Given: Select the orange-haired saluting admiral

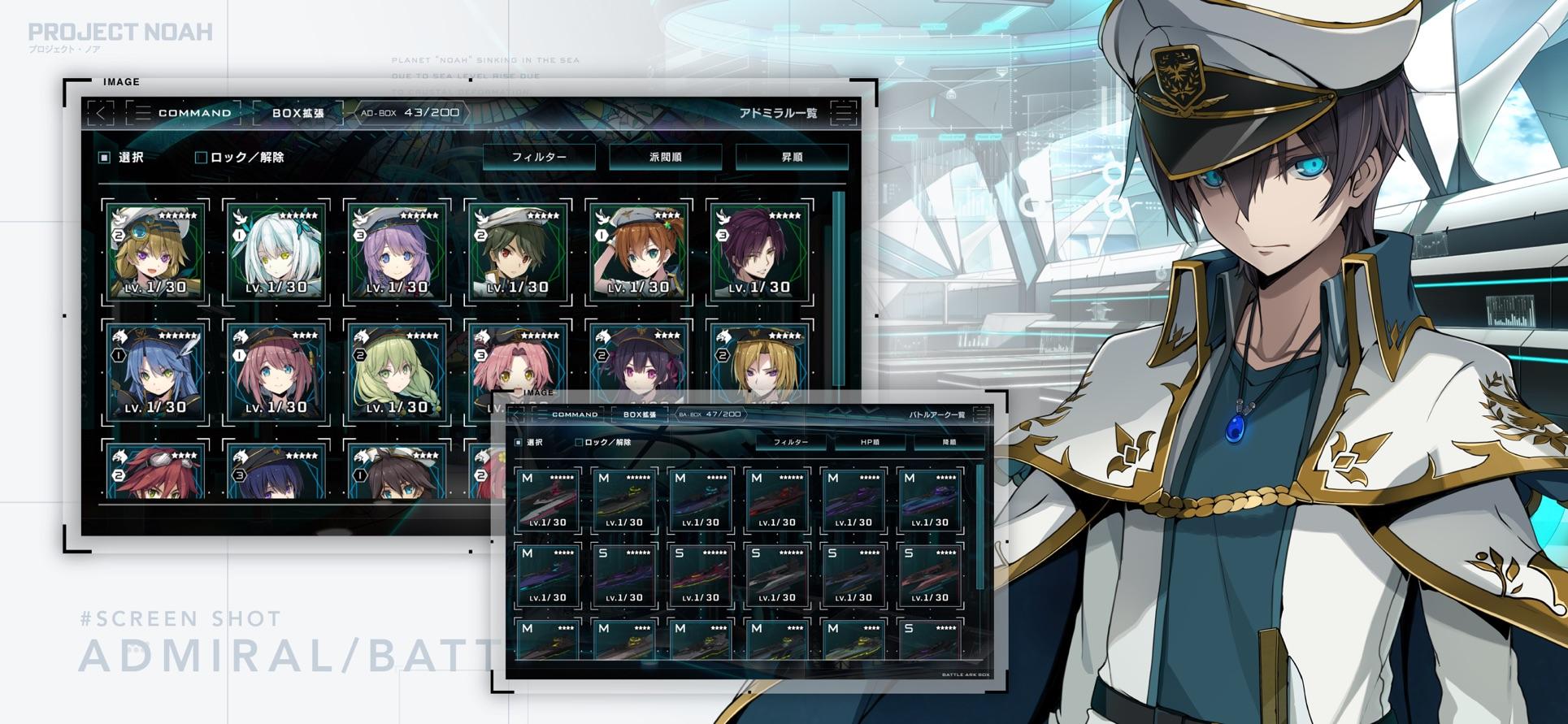Looking at the screenshot, I should click(638, 252).
